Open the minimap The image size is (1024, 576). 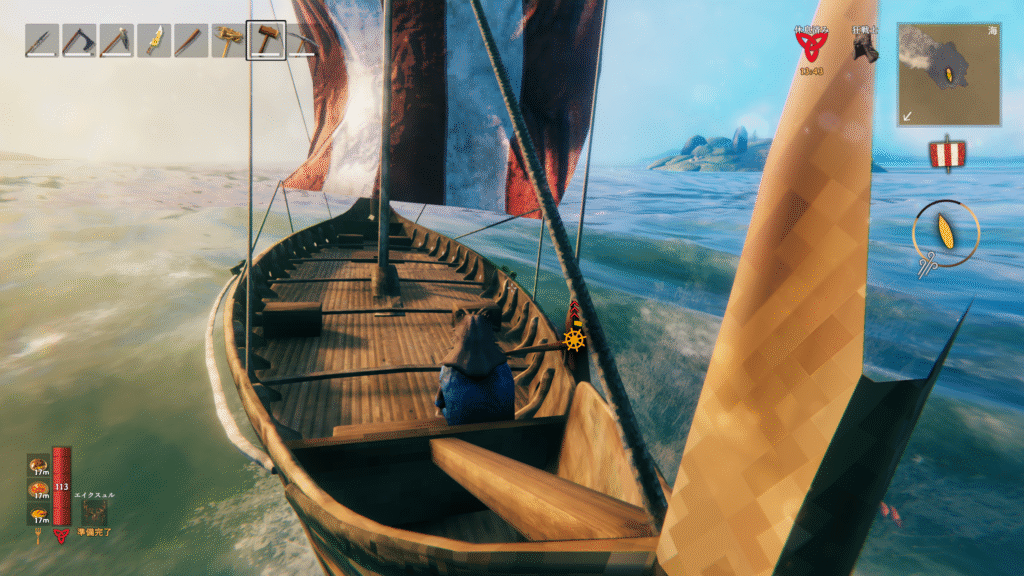pyautogui.click(x=948, y=75)
